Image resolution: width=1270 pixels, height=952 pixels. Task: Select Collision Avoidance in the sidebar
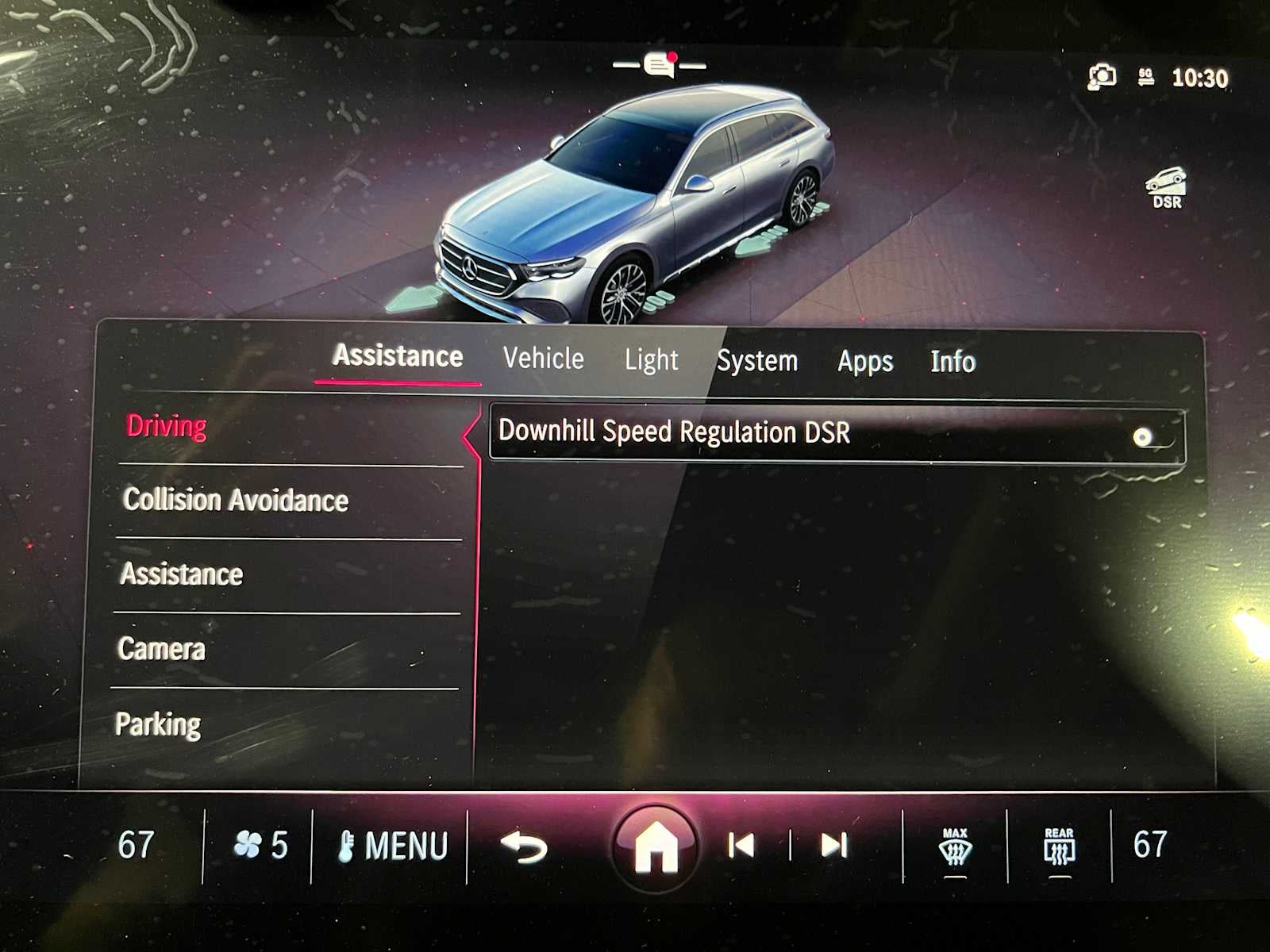tap(235, 501)
